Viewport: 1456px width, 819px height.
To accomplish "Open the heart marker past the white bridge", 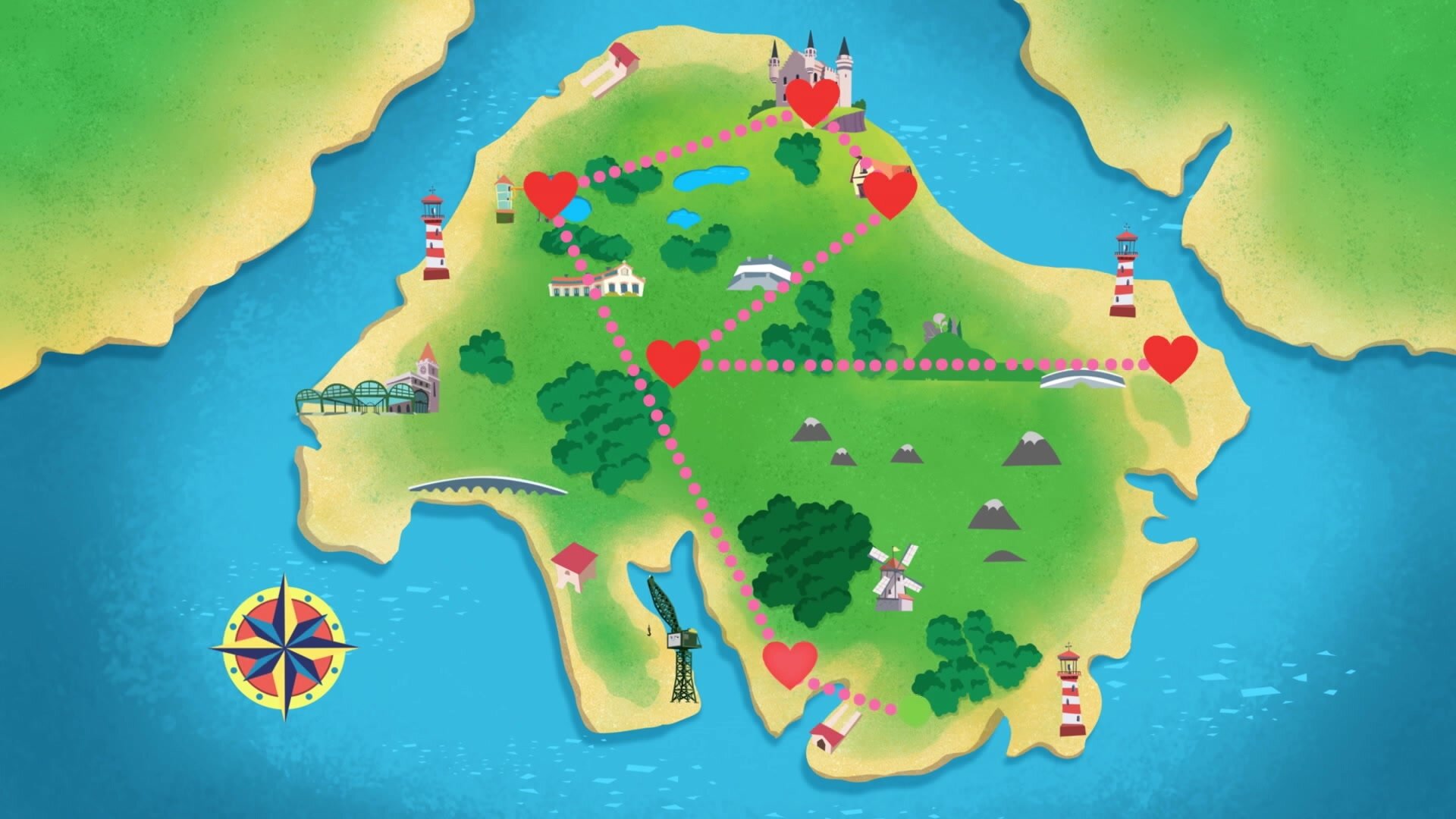I will [x=1170, y=358].
